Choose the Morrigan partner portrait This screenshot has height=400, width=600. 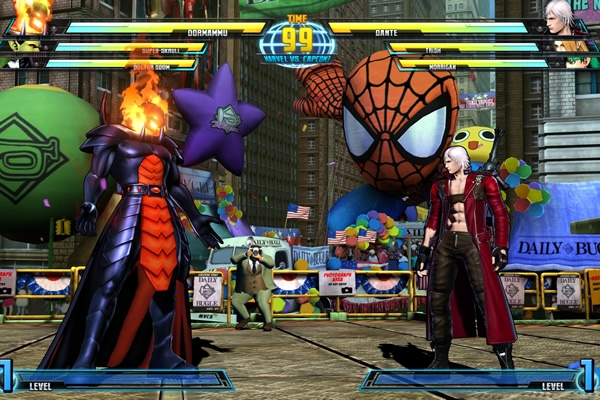coord(577,62)
